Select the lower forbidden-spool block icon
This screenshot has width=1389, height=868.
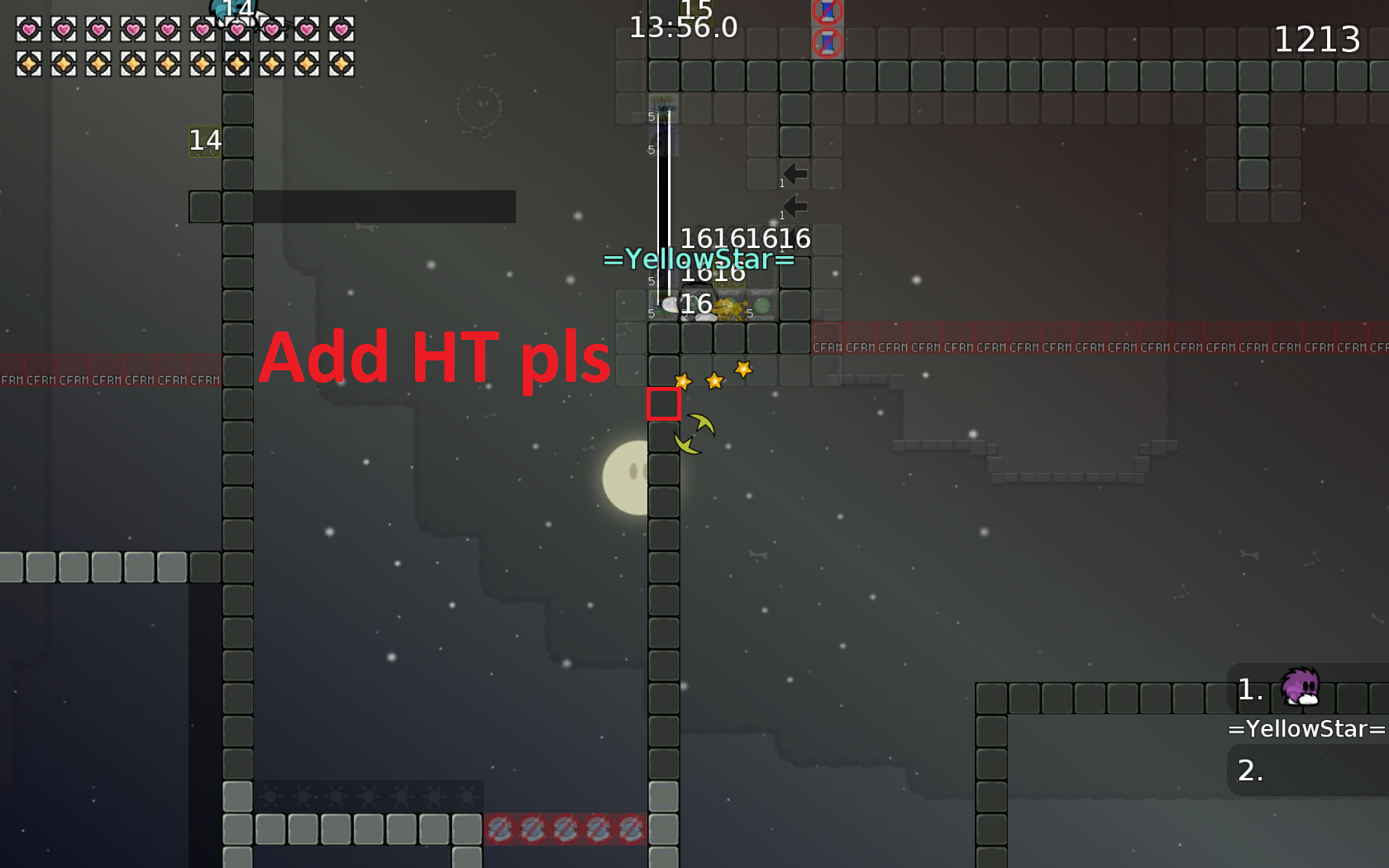pyautogui.click(x=825, y=41)
